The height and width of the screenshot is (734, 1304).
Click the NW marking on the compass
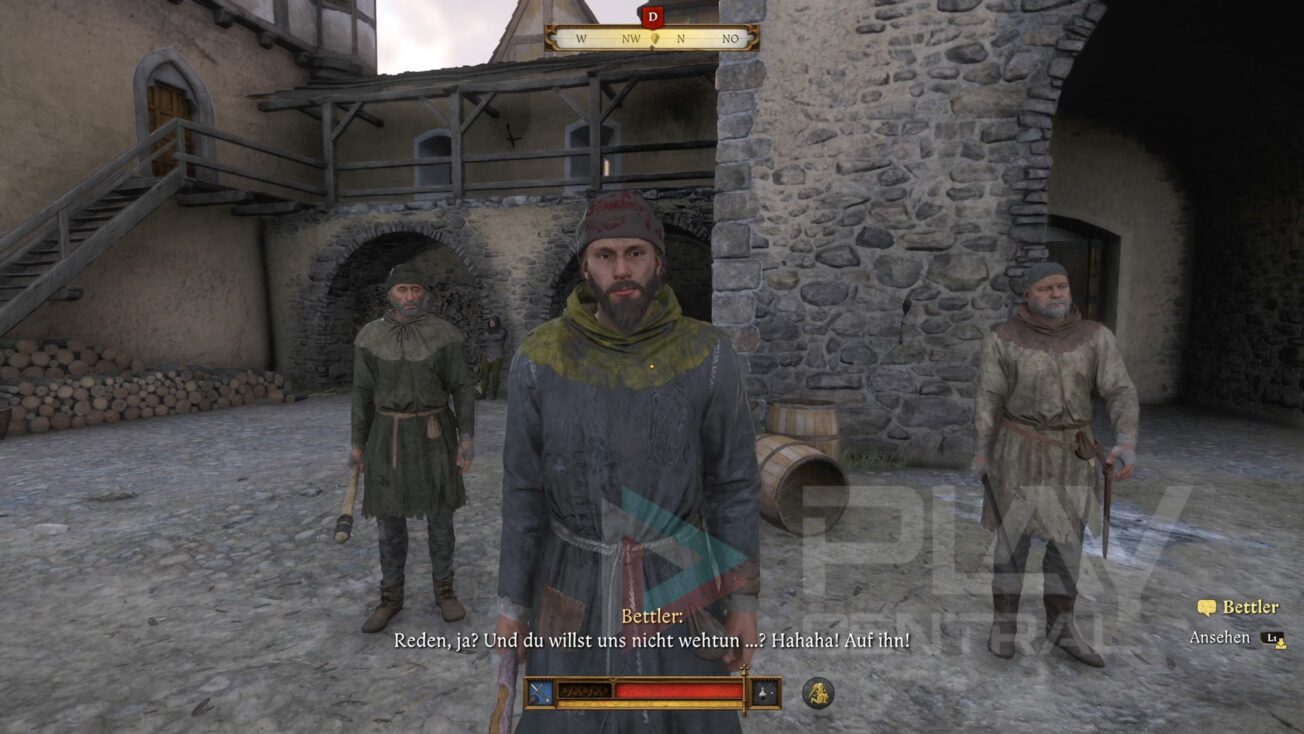pos(631,40)
